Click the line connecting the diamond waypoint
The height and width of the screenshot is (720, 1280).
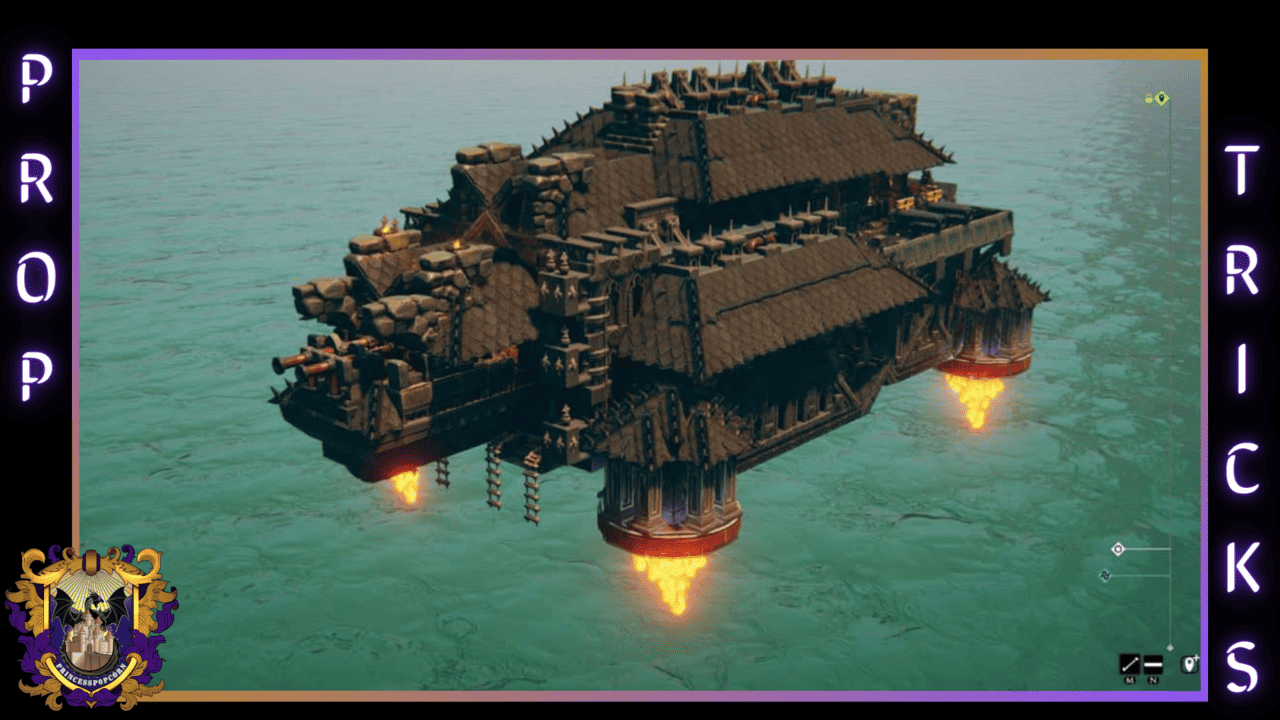pyautogui.click(x=1148, y=548)
